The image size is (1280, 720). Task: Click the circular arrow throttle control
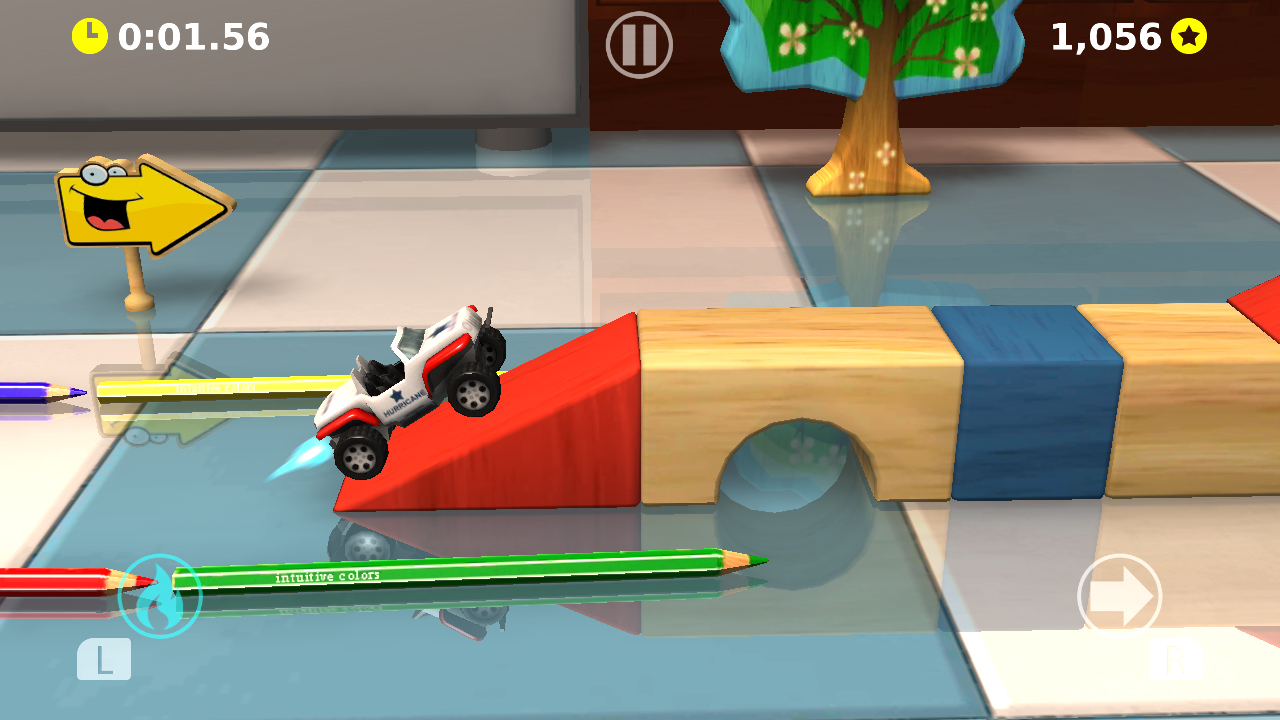point(1121,595)
